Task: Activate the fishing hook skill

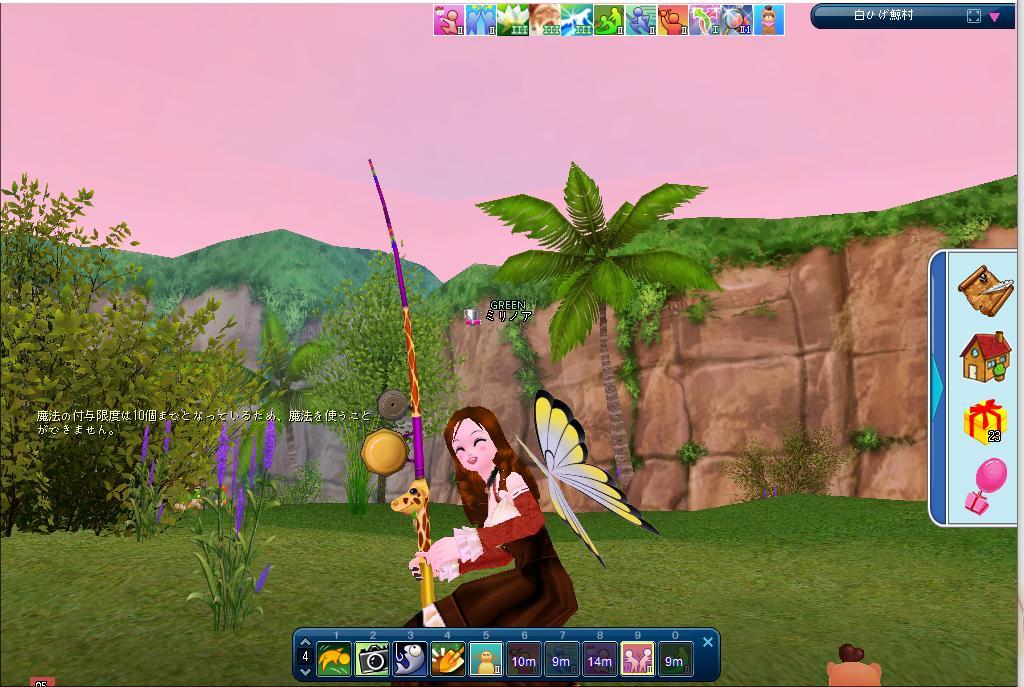Action: (x=410, y=660)
